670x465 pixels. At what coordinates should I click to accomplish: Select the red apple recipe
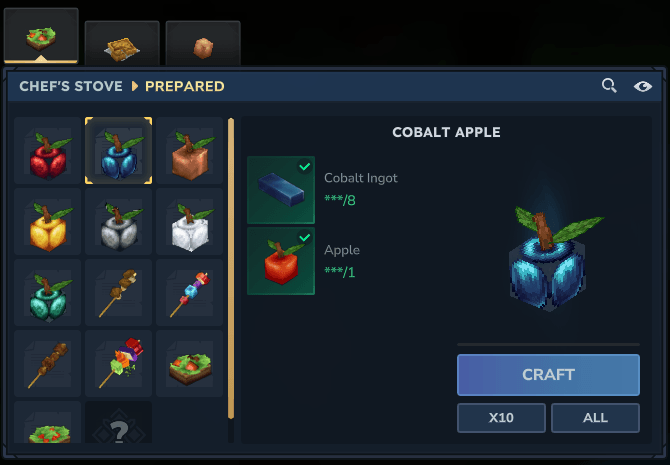[x=47, y=151]
